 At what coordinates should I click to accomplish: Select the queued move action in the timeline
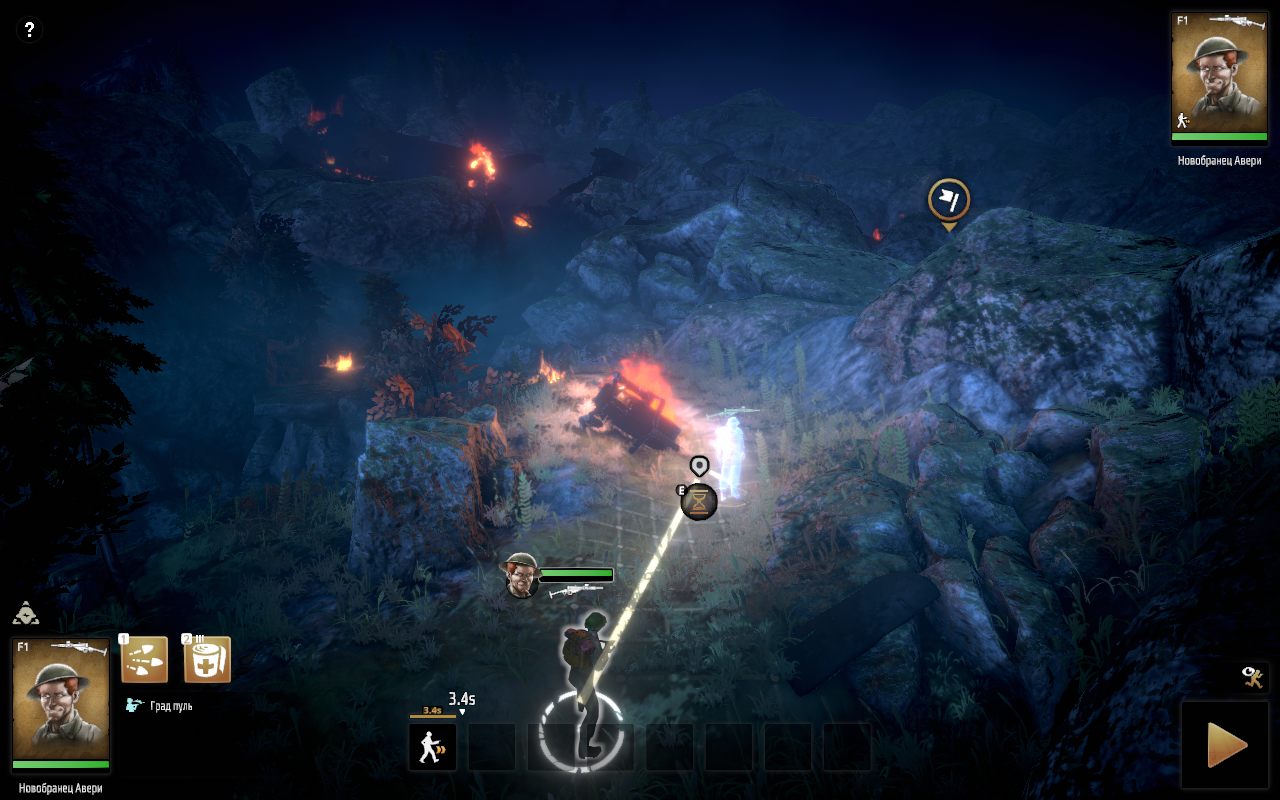433,747
